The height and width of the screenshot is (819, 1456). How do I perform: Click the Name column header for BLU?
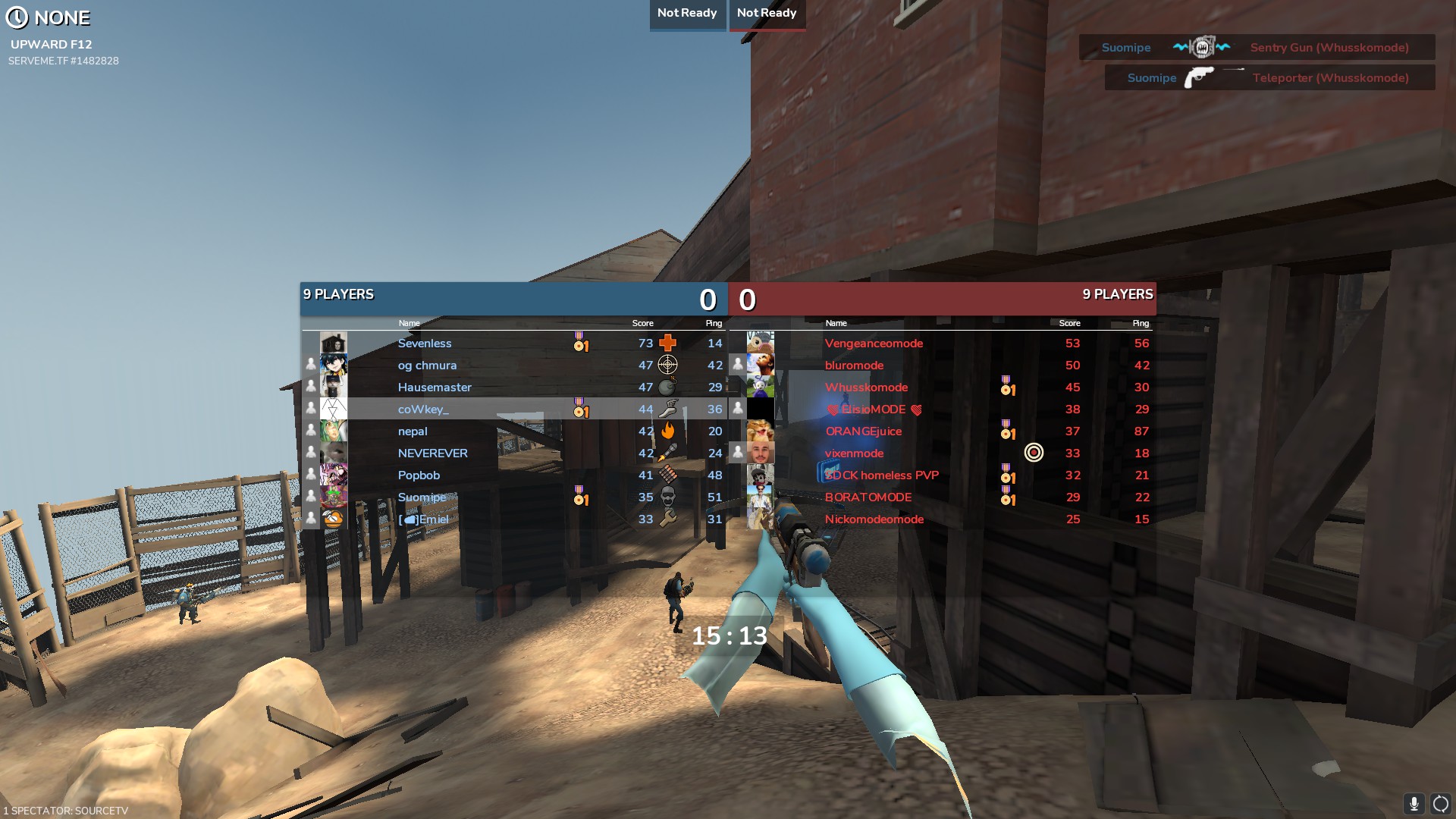(409, 323)
